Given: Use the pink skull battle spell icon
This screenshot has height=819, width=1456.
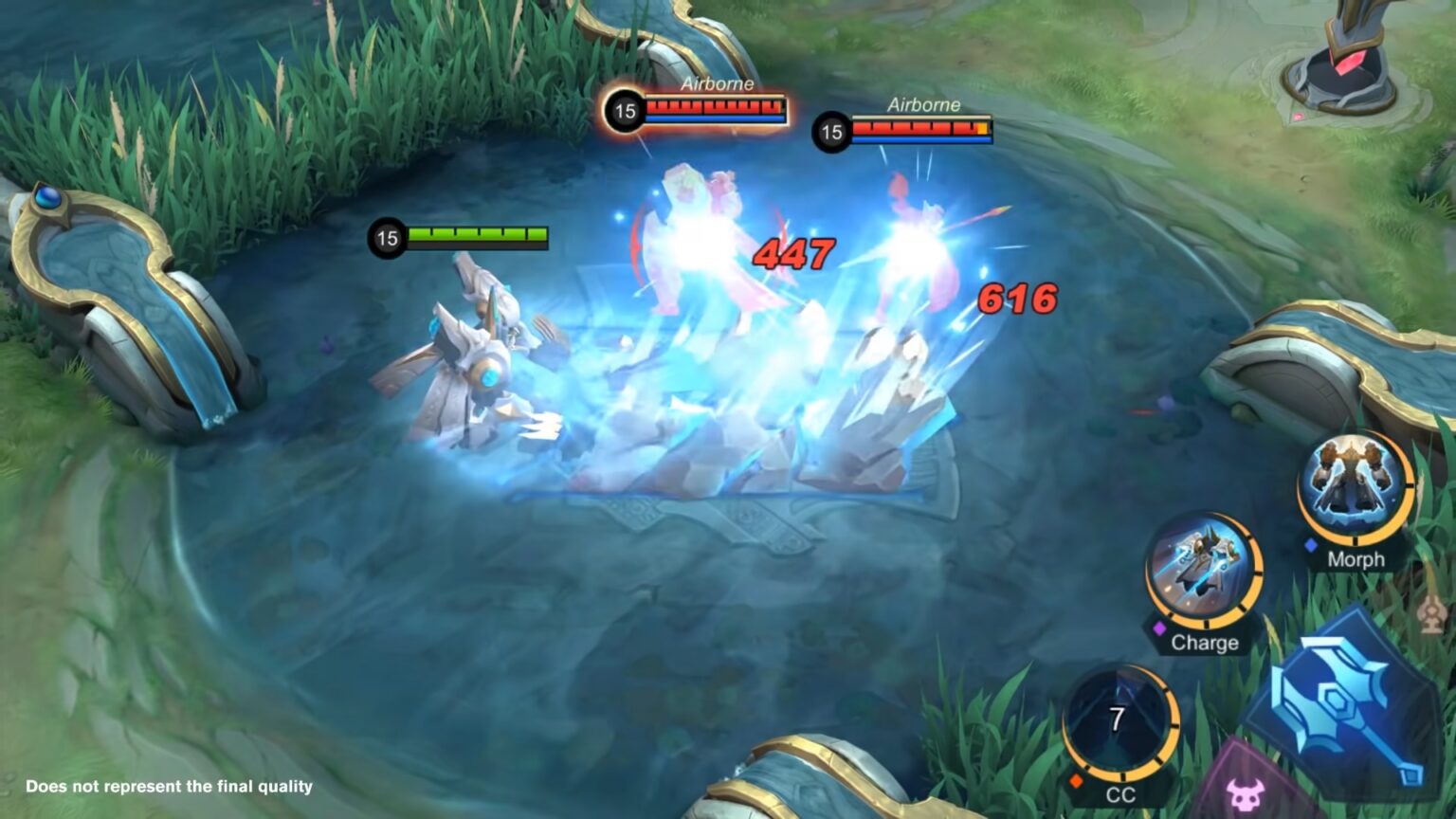Looking at the screenshot, I should [x=1247, y=793].
